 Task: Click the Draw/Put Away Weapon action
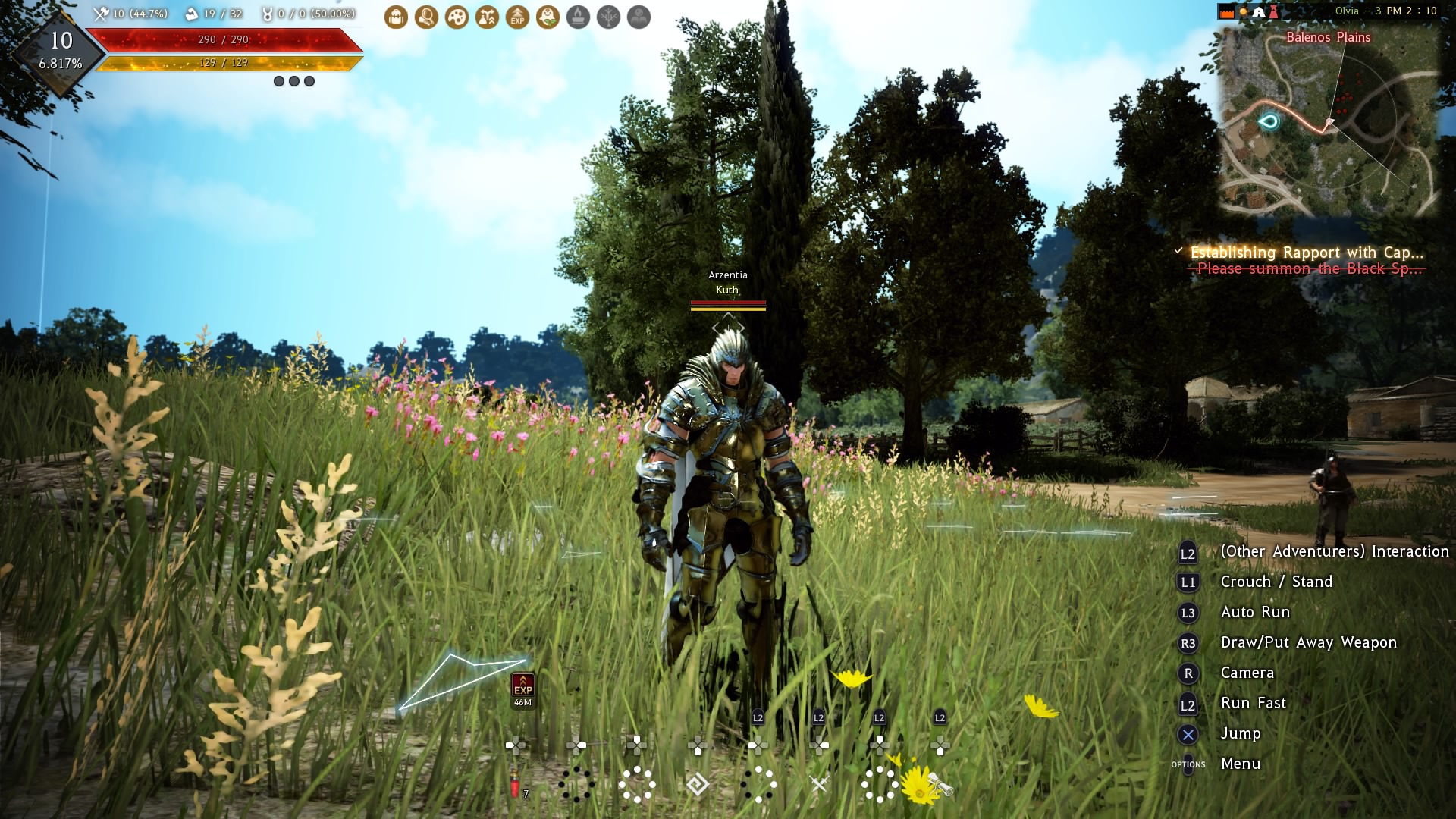click(1308, 642)
